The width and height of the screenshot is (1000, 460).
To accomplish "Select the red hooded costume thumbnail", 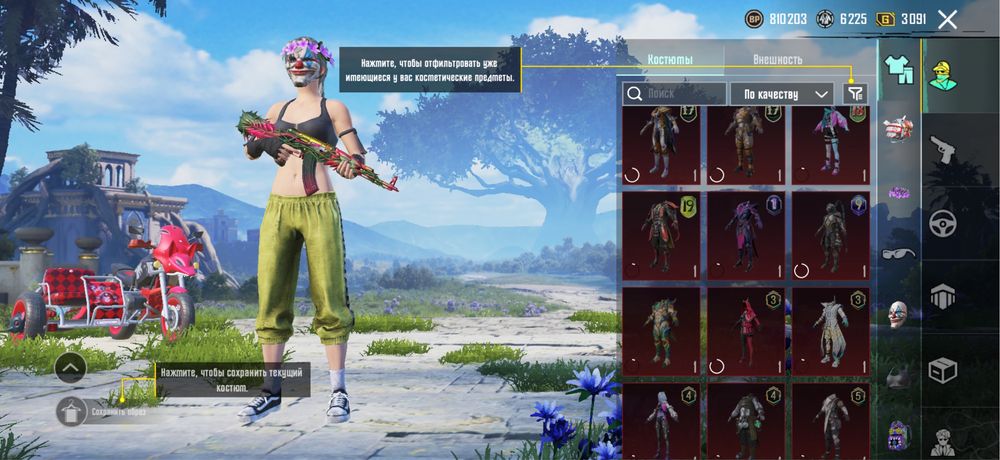I will coord(746,330).
